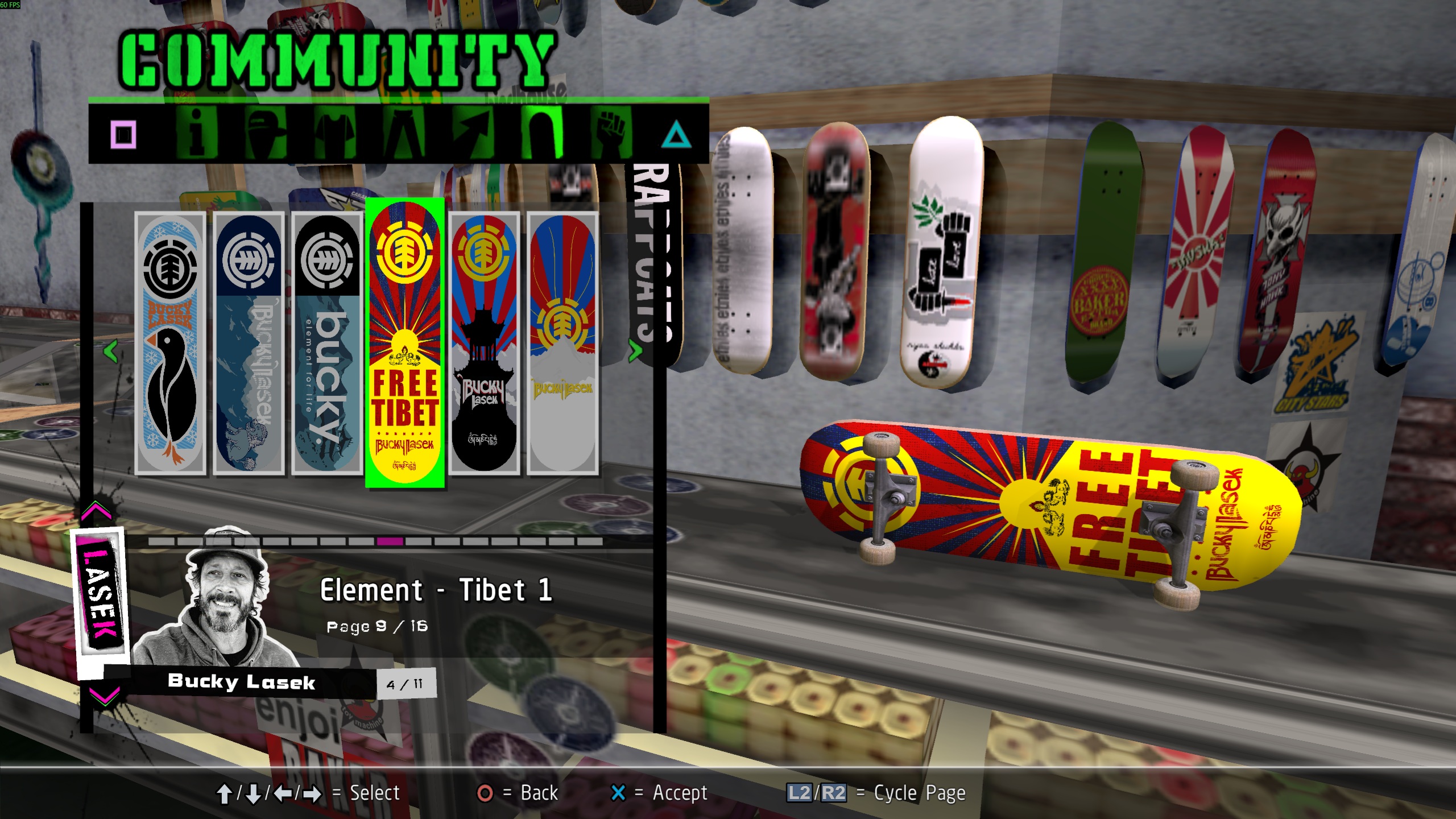Select the navy Bucky Lasek mountain deck
Screen dimensions: 1456x819
(249, 343)
